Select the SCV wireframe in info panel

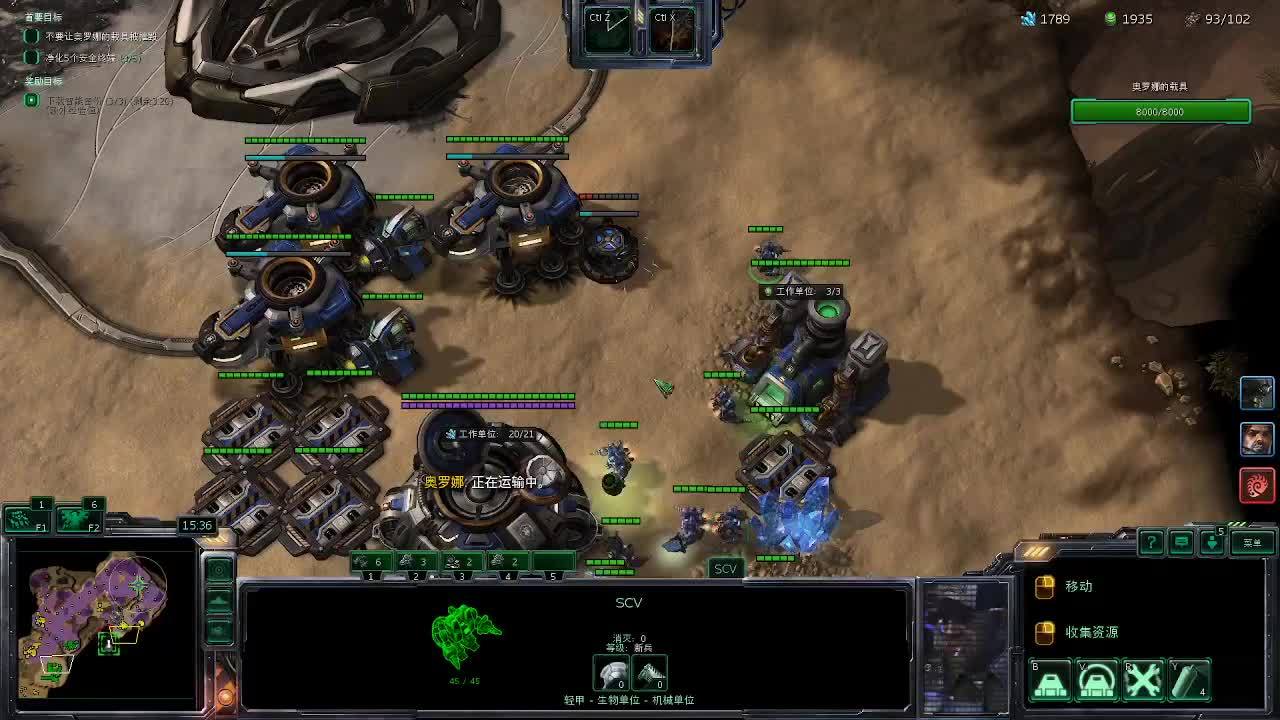465,635
